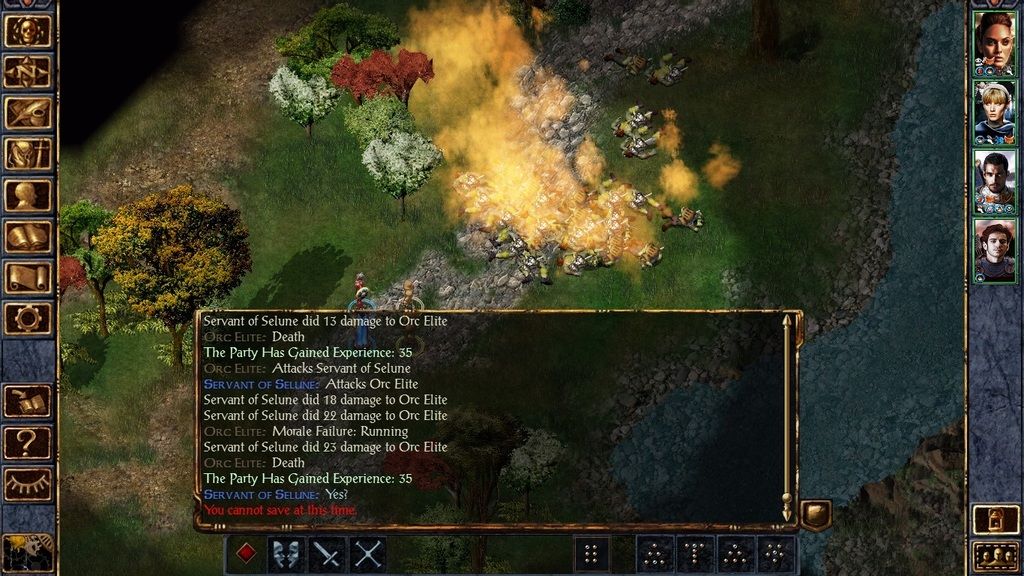The image size is (1024, 576).
Task: Open help with the question mark button
Action: click(x=28, y=441)
